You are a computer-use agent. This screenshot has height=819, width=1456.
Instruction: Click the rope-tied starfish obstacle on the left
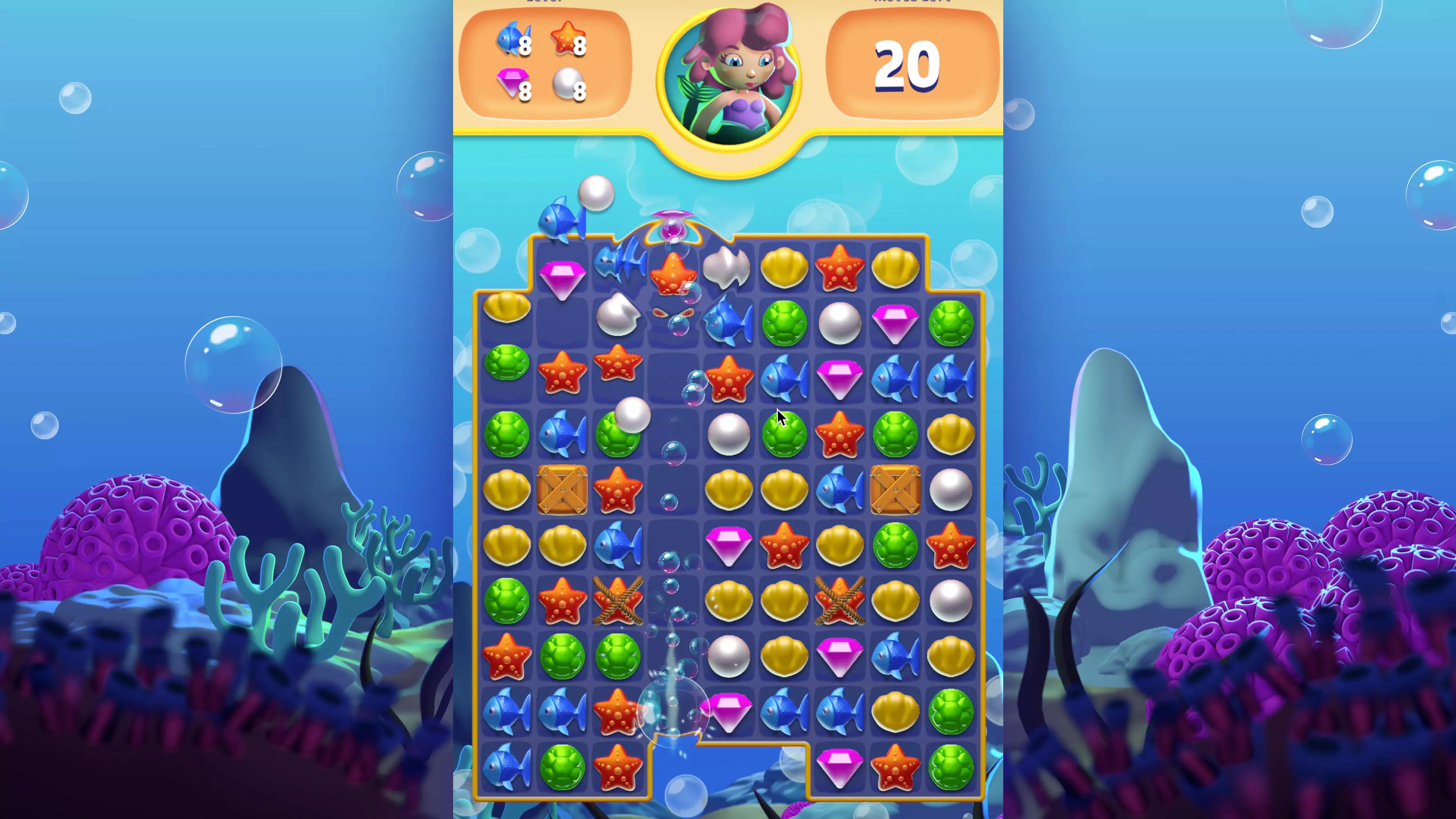click(x=618, y=601)
